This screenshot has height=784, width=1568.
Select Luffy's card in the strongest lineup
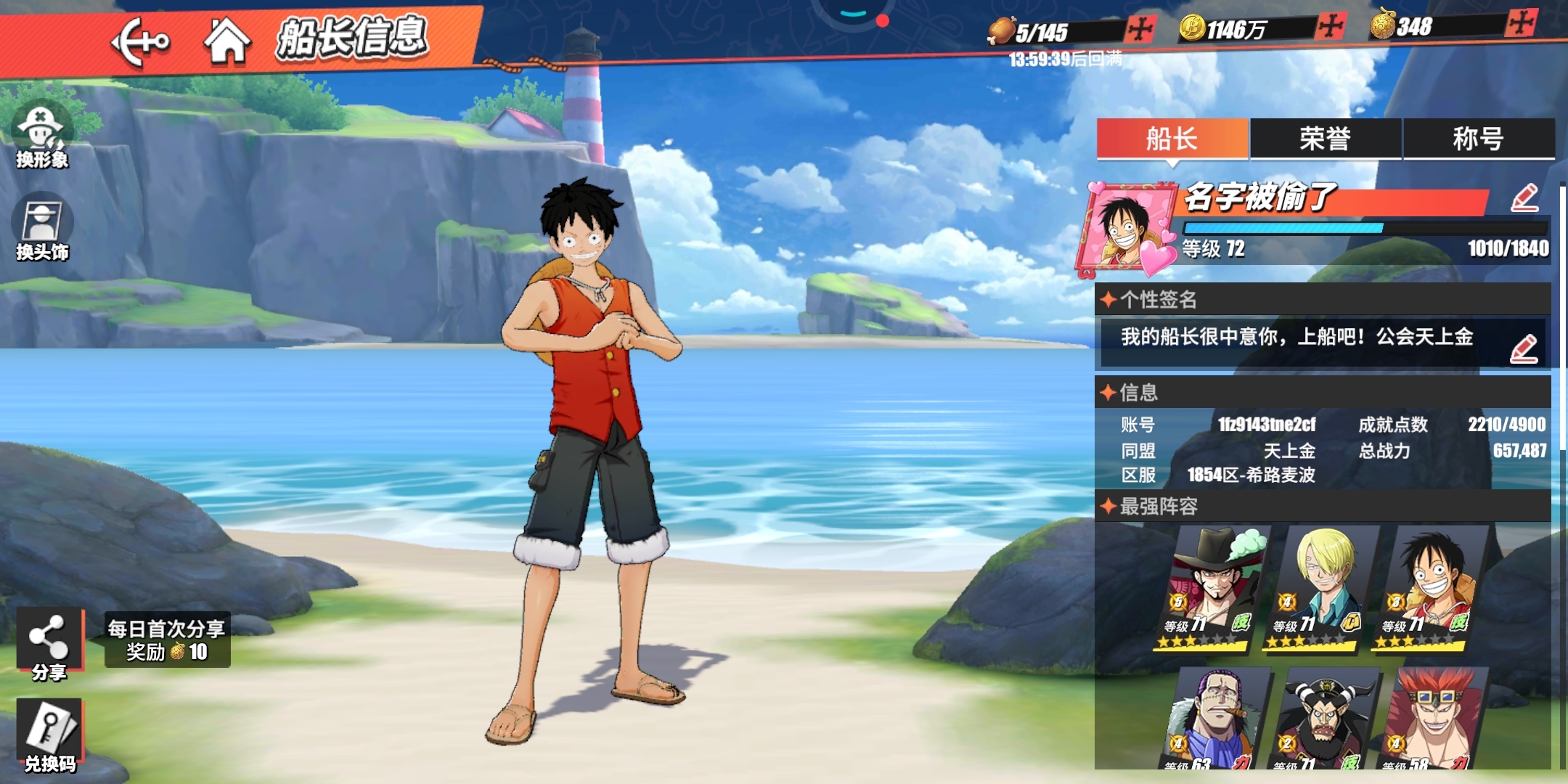pos(1430,588)
